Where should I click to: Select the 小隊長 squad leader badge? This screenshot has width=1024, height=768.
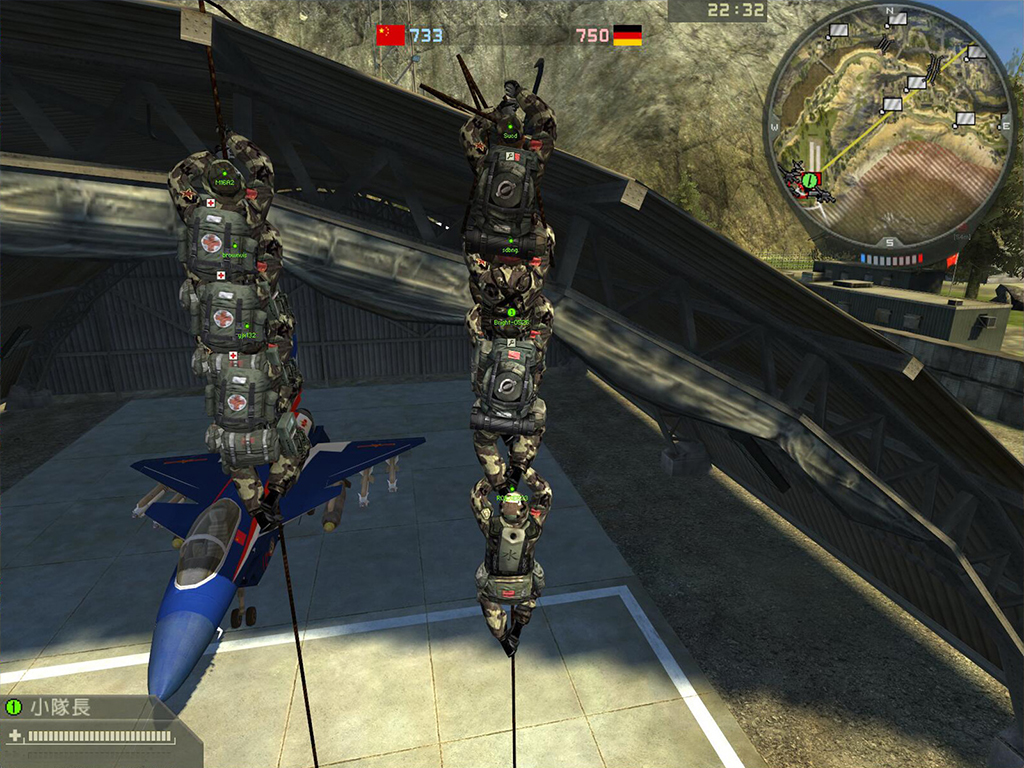(14, 707)
